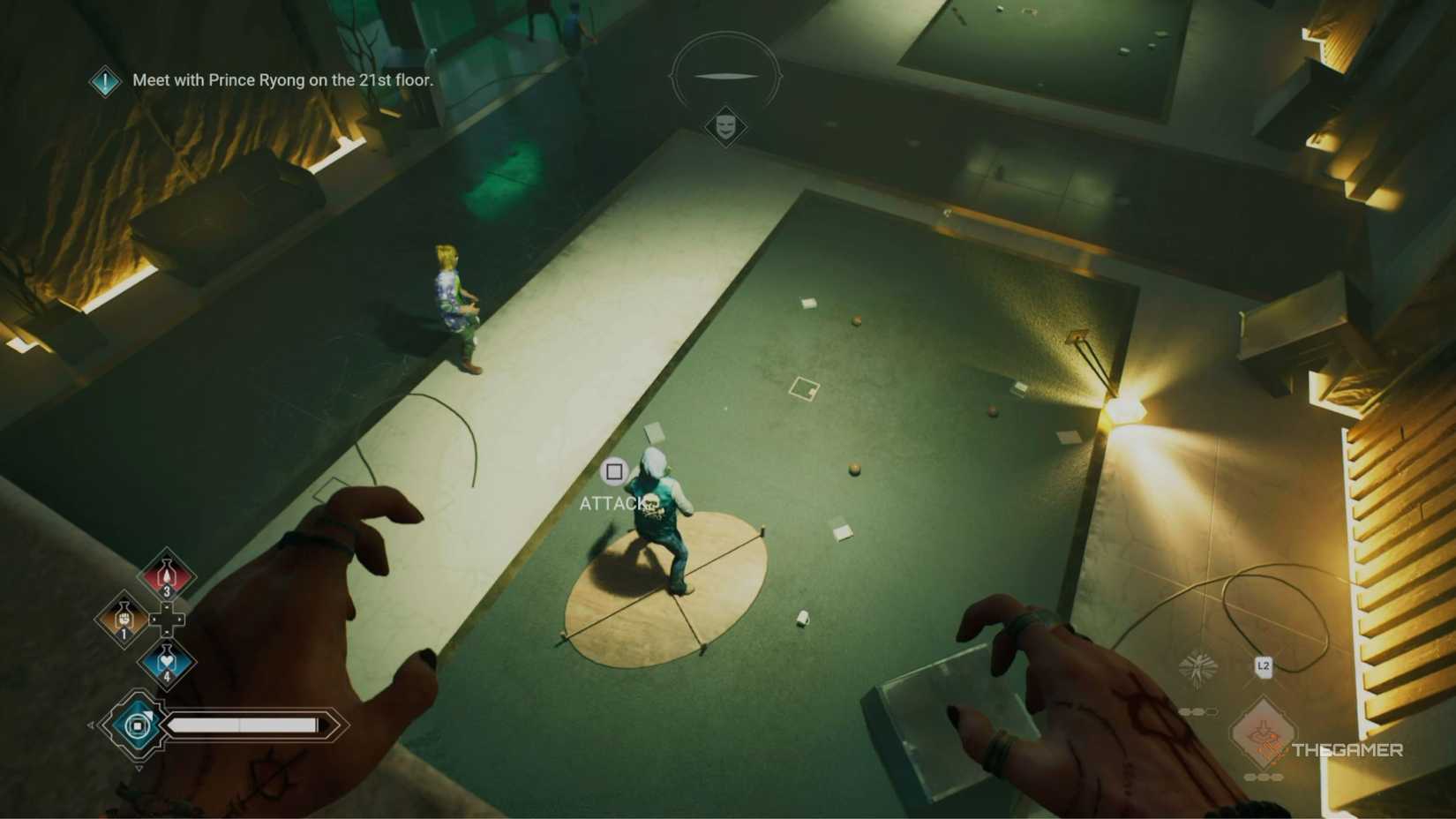Image resolution: width=1456 pixels, height=819 pixels.
Task: Select the blue heart vial consumable
Action: coord(166,660)
